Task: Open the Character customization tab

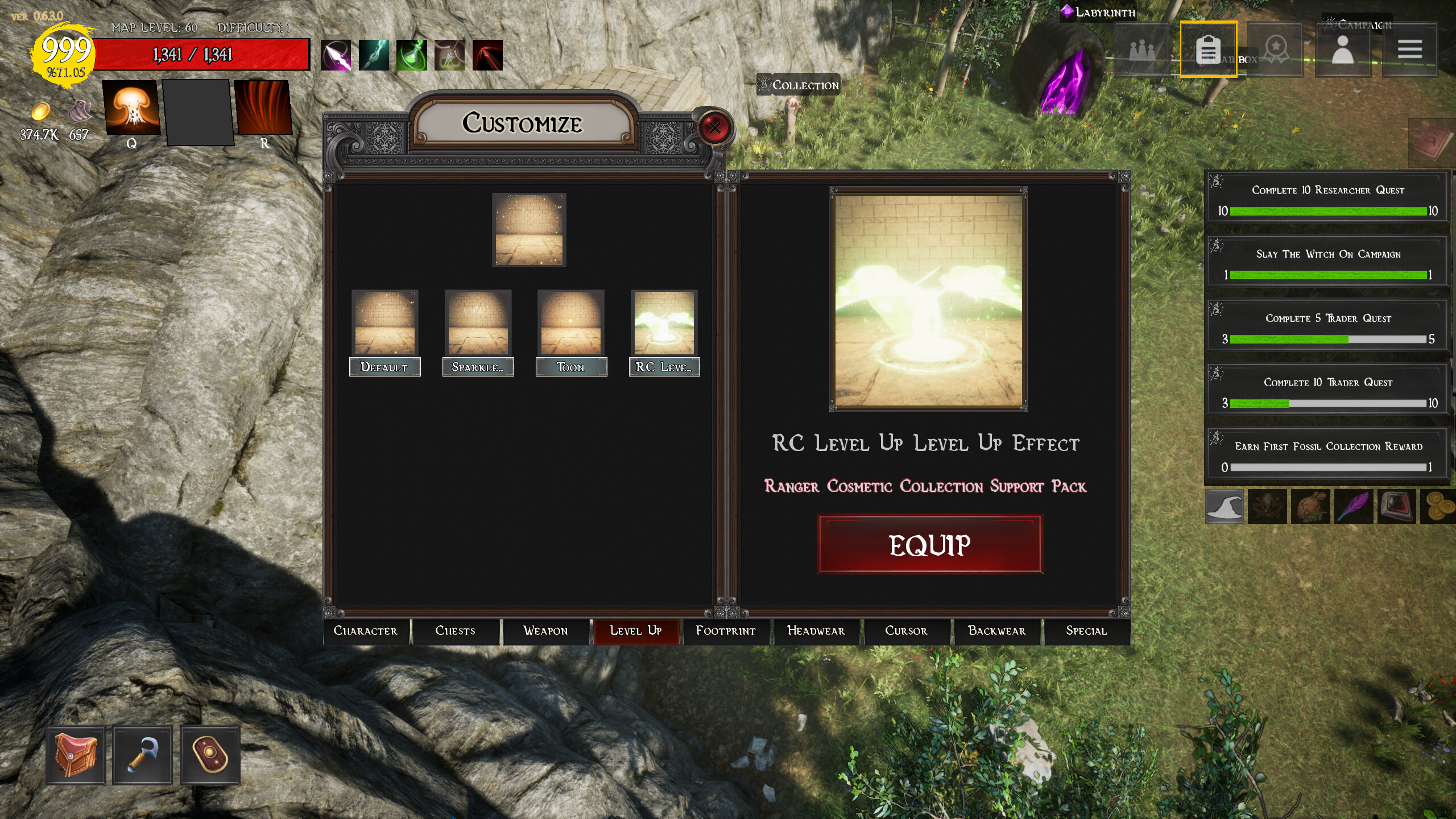Action: (x=366, y=631)
